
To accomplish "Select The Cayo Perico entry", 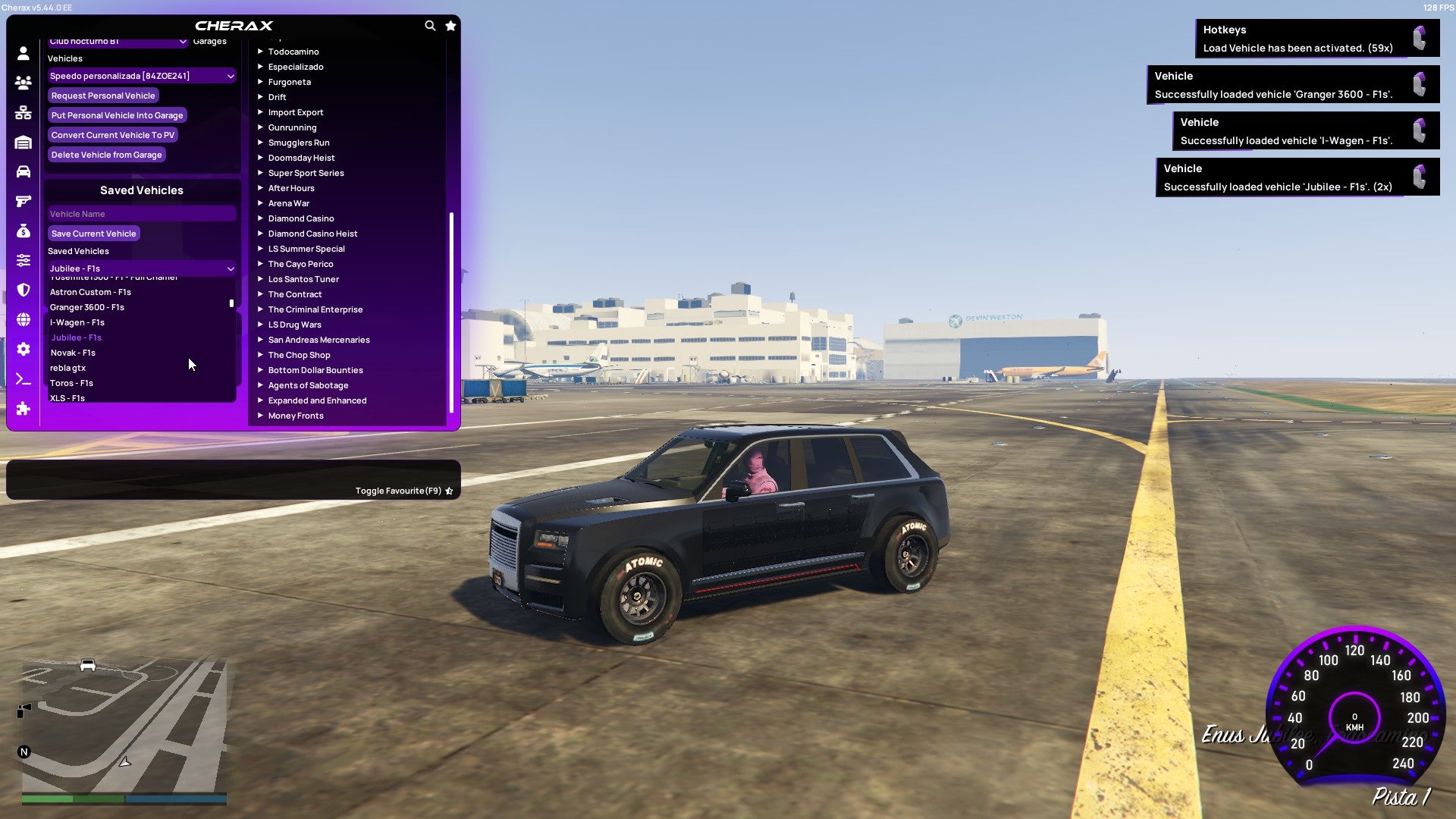I will pos(300,263).
